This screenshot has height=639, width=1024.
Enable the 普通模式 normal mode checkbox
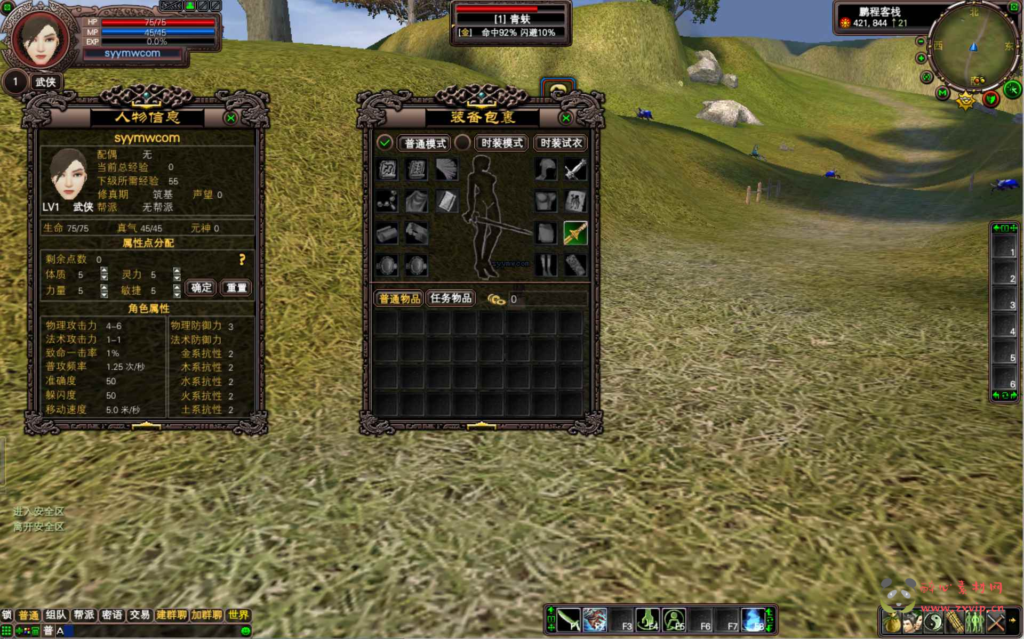(x=385, y=143)
